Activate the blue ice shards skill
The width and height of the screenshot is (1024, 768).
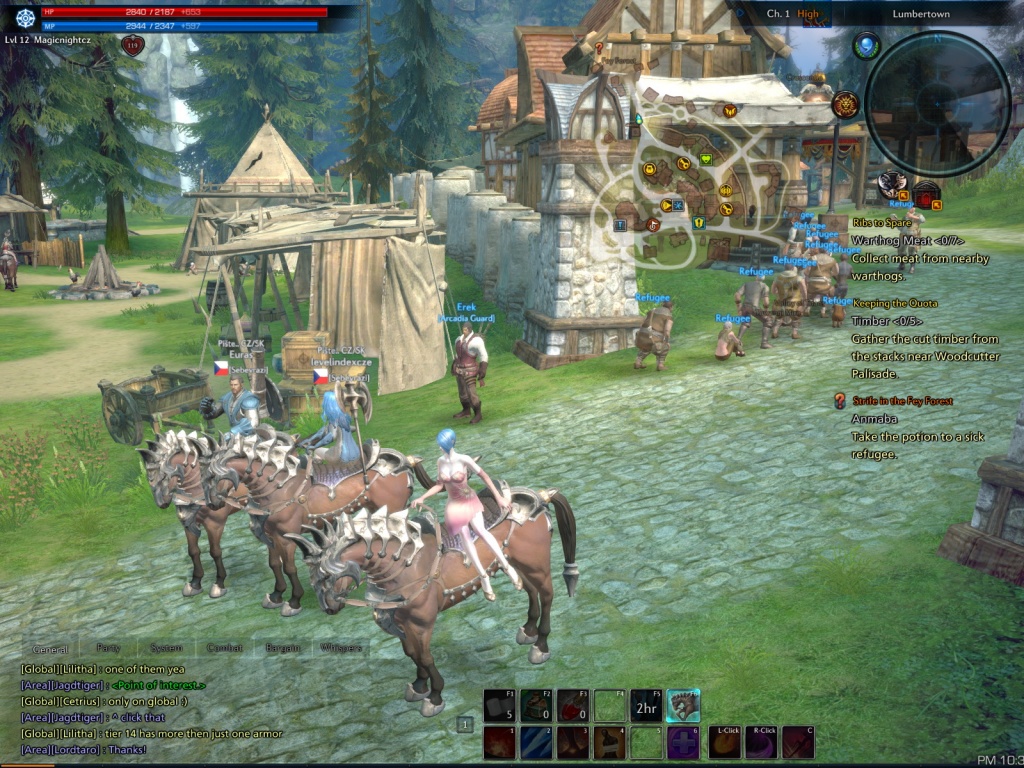[535, 742]
